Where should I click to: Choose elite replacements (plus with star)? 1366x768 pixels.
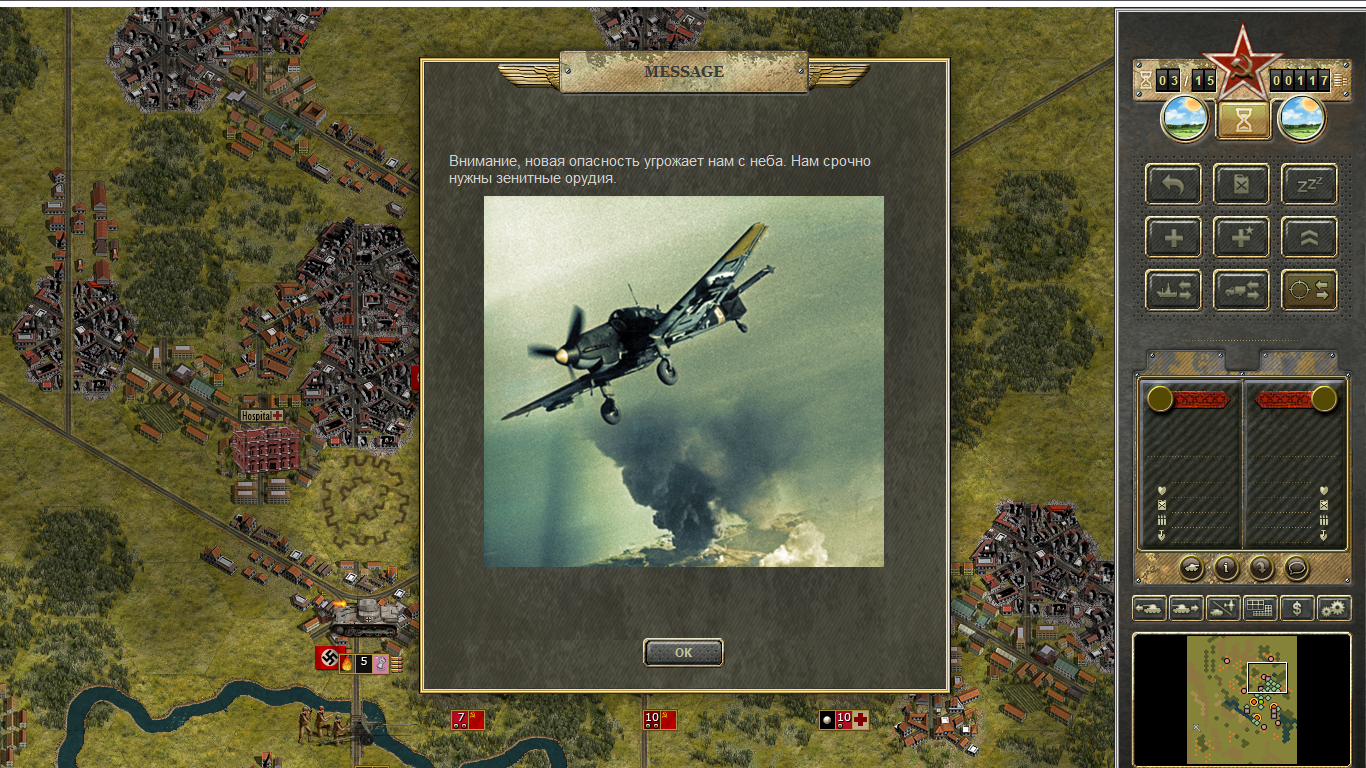point(1241,237)
